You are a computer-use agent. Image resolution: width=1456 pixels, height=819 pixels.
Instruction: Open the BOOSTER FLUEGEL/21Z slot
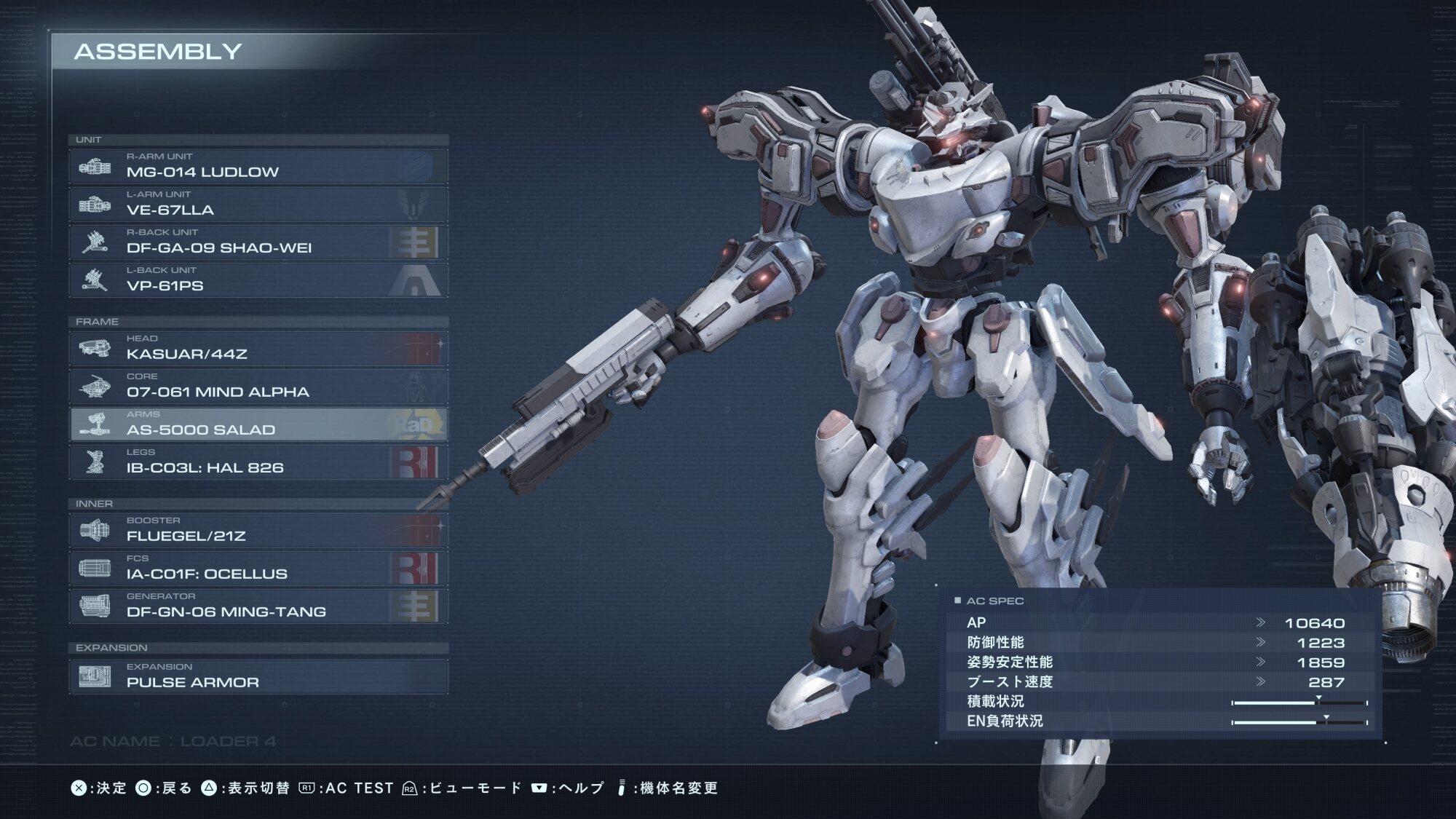tap(258, 531)
